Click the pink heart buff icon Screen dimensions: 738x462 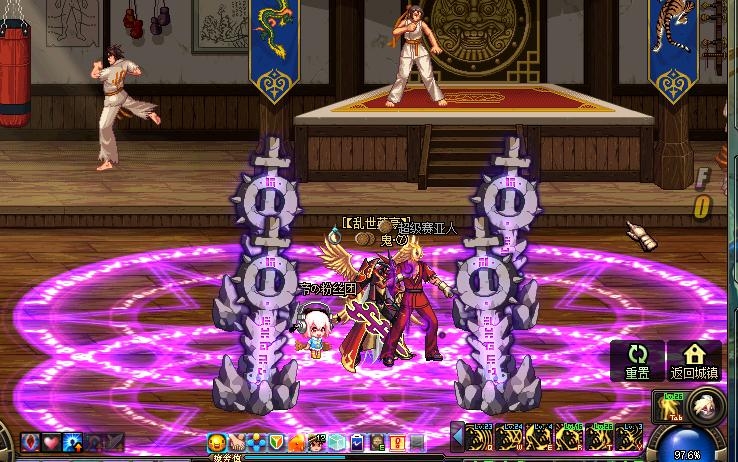pos(51,442)
